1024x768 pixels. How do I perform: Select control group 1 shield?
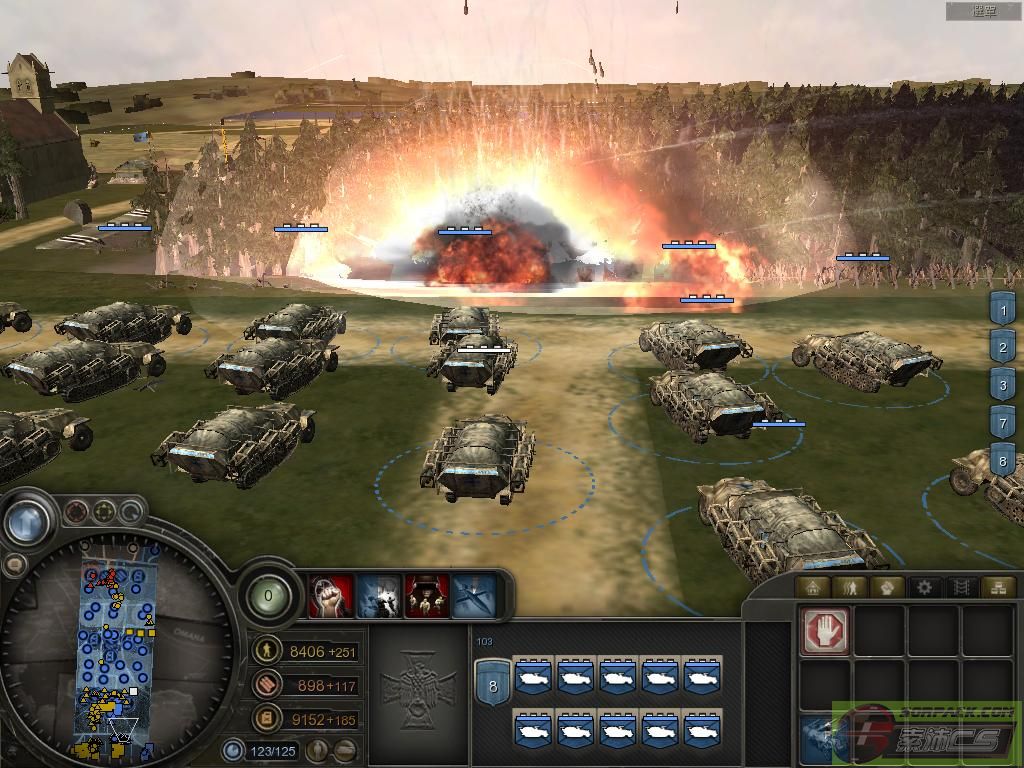[x=1002, y=308]
